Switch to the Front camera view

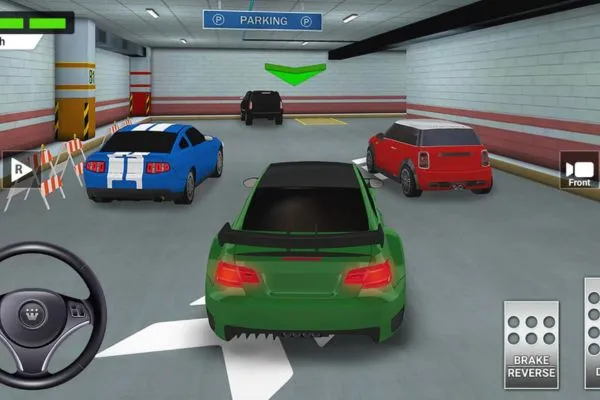coord(580,171)
